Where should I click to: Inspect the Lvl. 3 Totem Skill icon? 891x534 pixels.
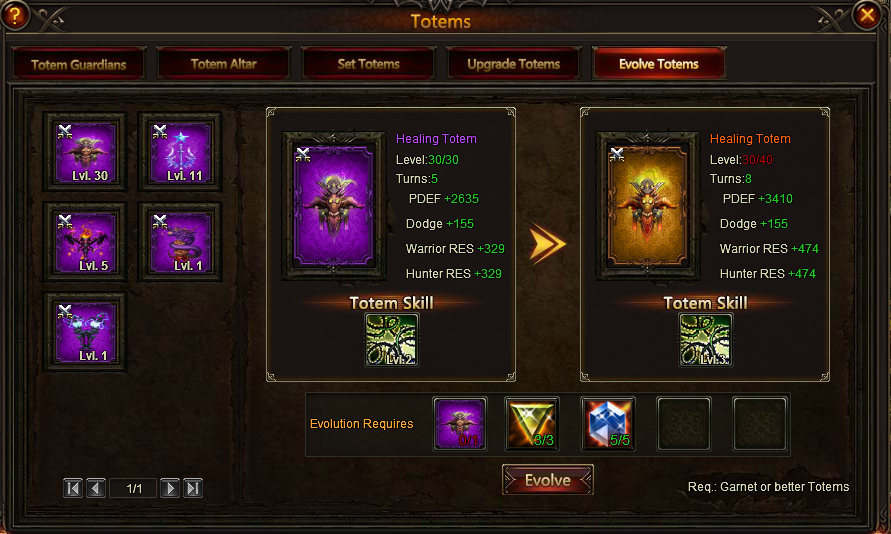tap(705, 340)
